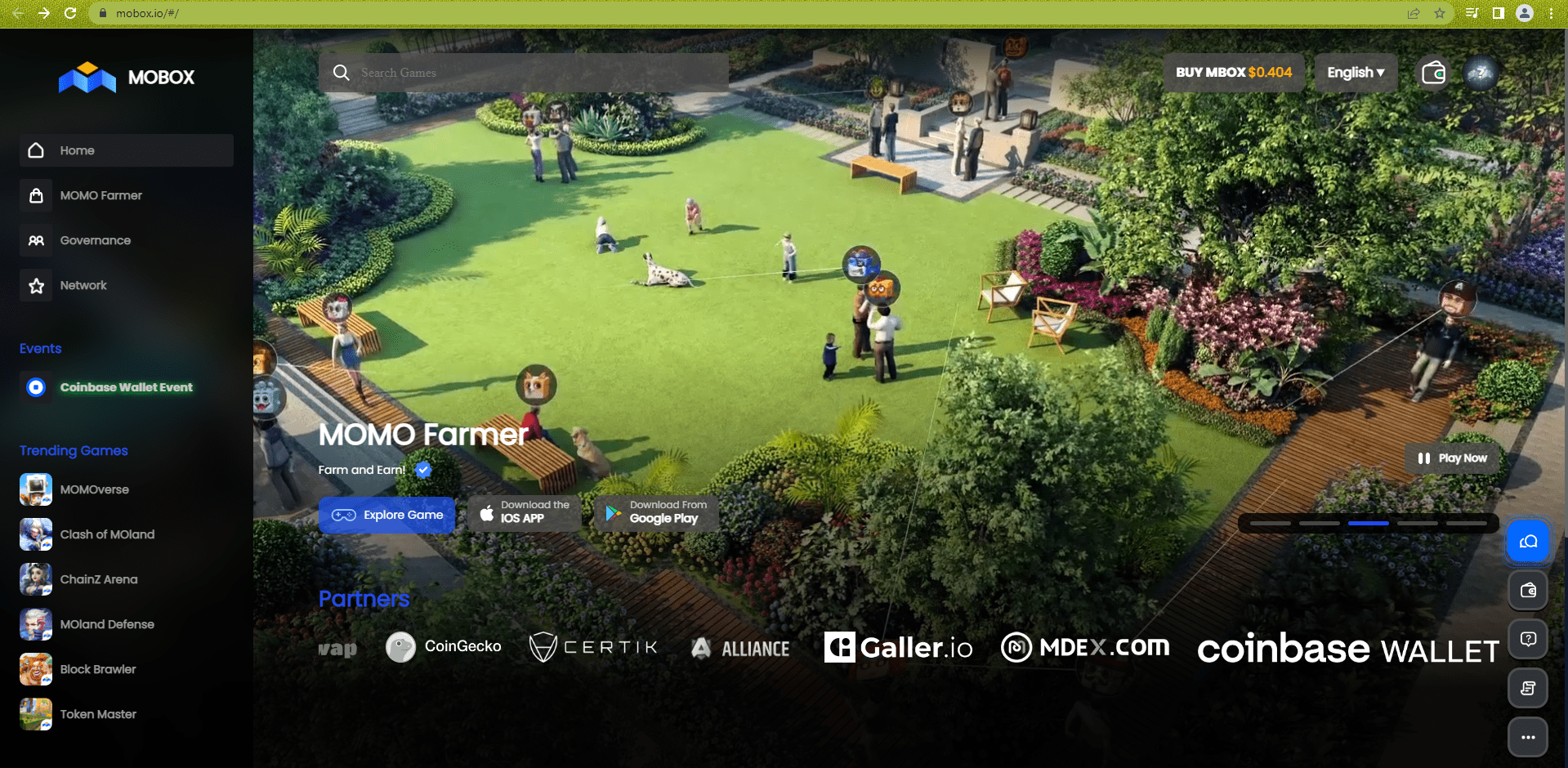Download the iOS app
The width and height of the screenshot is (1568, 768).
tap(524, 512)
